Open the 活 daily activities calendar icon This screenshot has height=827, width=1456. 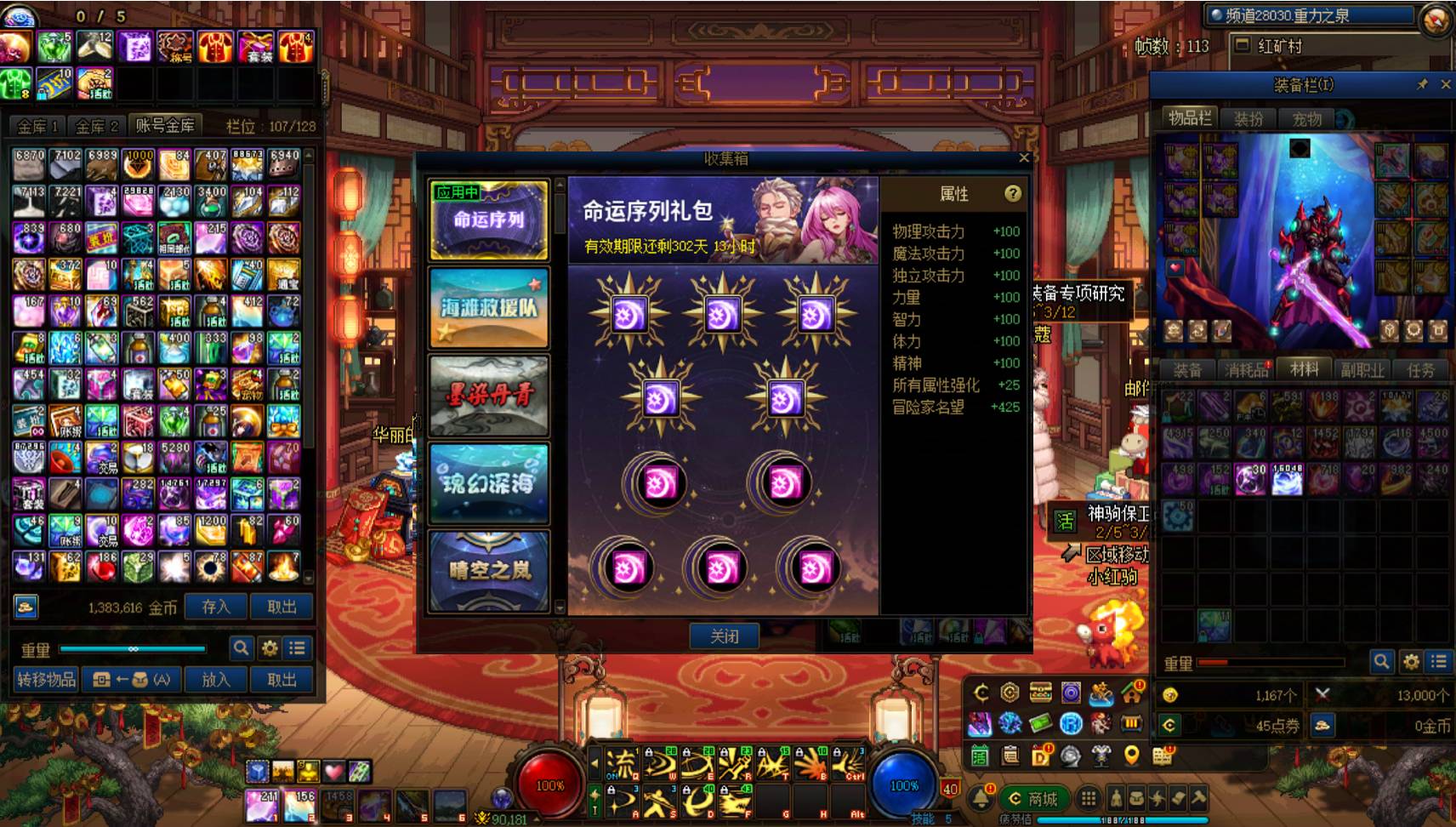tap(980, 756)
